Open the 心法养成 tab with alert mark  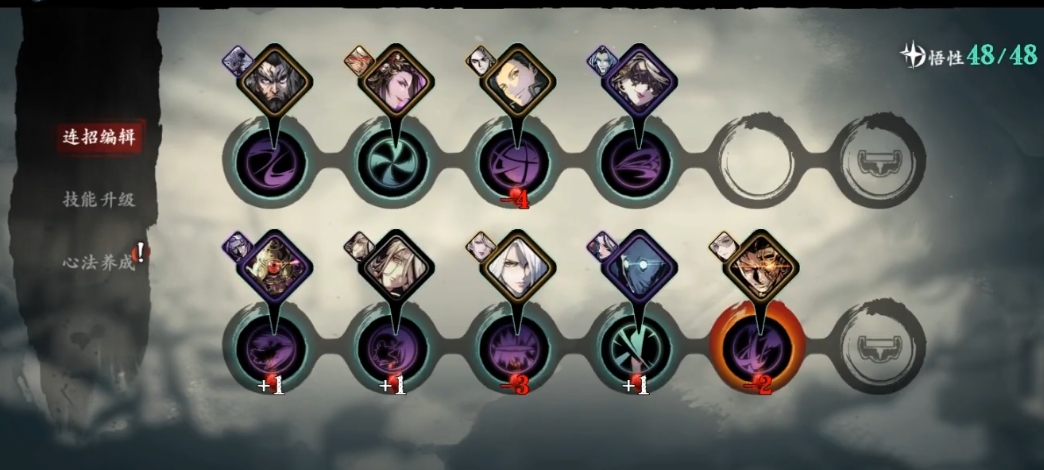coord(98,262)
